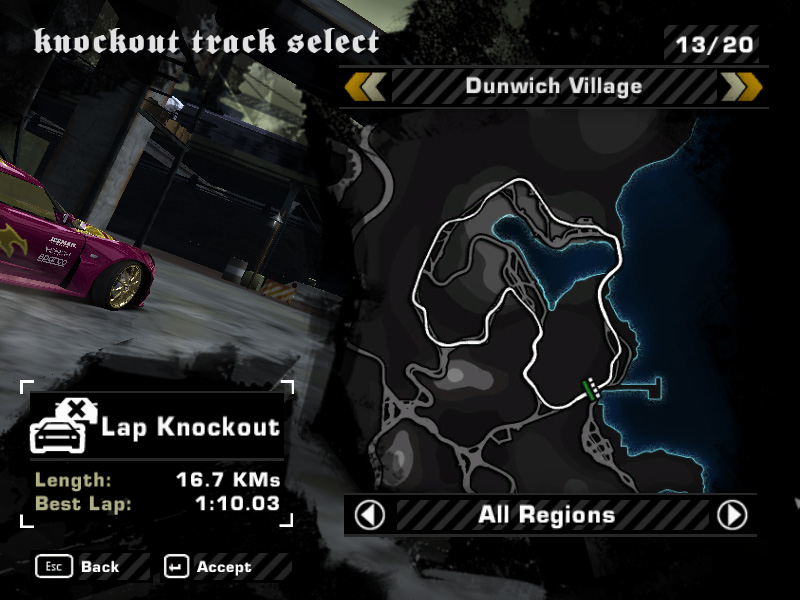
Task: Advance to the next track with right chevron
Action: click(x=741, y=87)
